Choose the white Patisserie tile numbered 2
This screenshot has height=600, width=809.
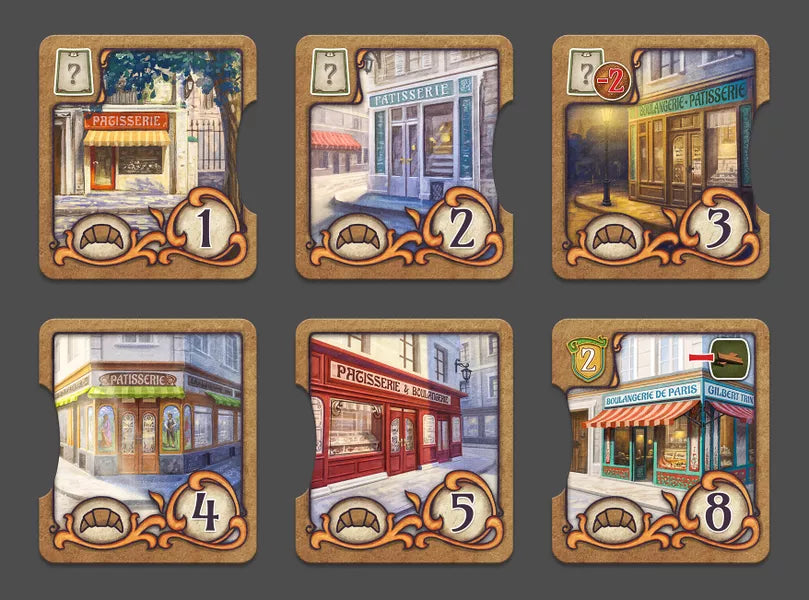point(403,157)
